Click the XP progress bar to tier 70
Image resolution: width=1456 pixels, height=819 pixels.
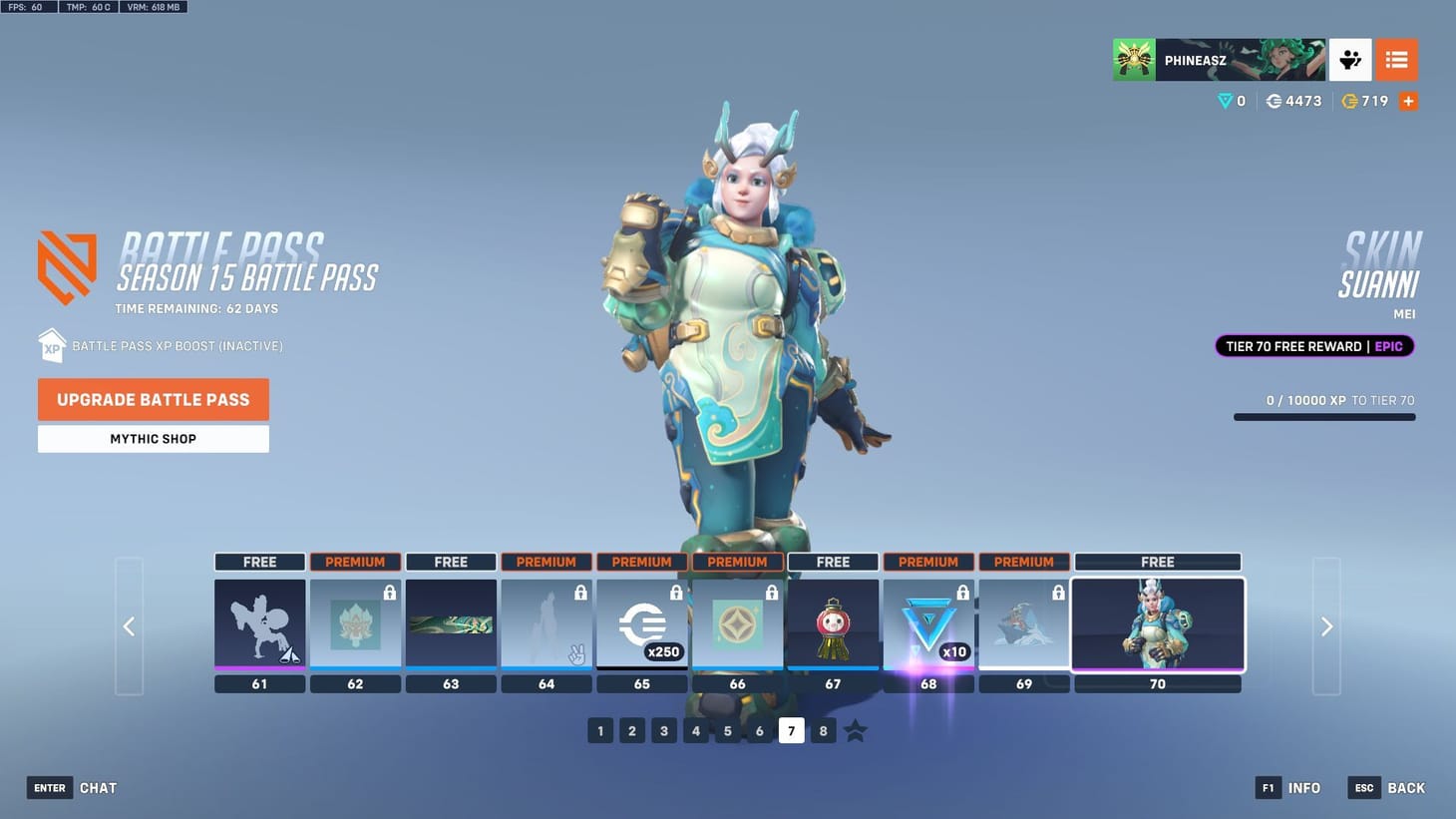tap(1324, 417)
